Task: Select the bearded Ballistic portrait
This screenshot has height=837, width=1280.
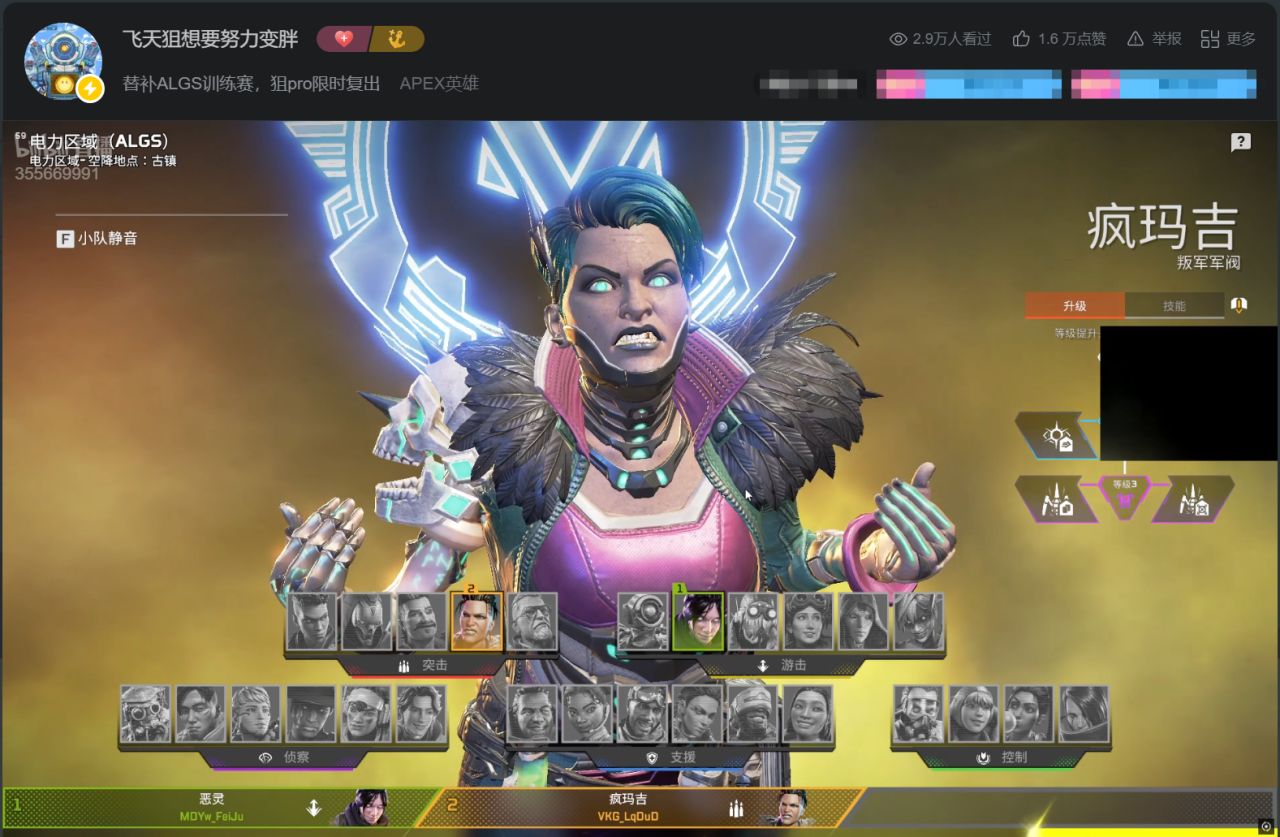Action: 532,621
